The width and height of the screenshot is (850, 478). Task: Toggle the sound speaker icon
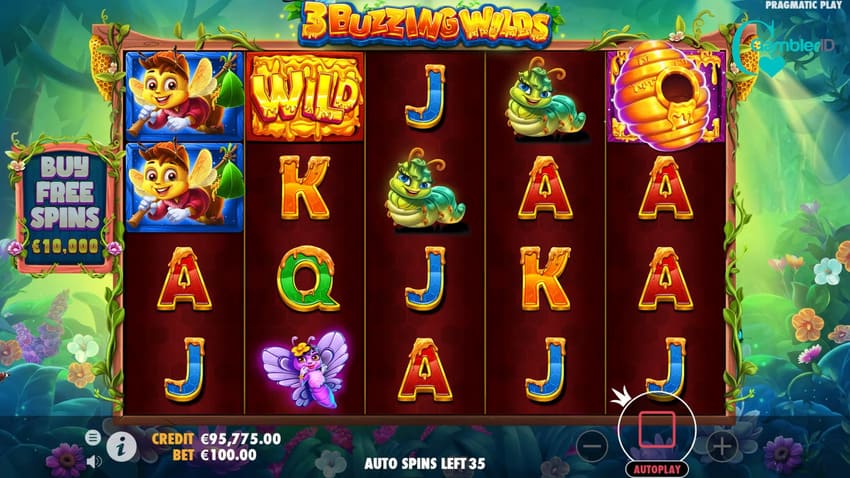click(93, 461)
